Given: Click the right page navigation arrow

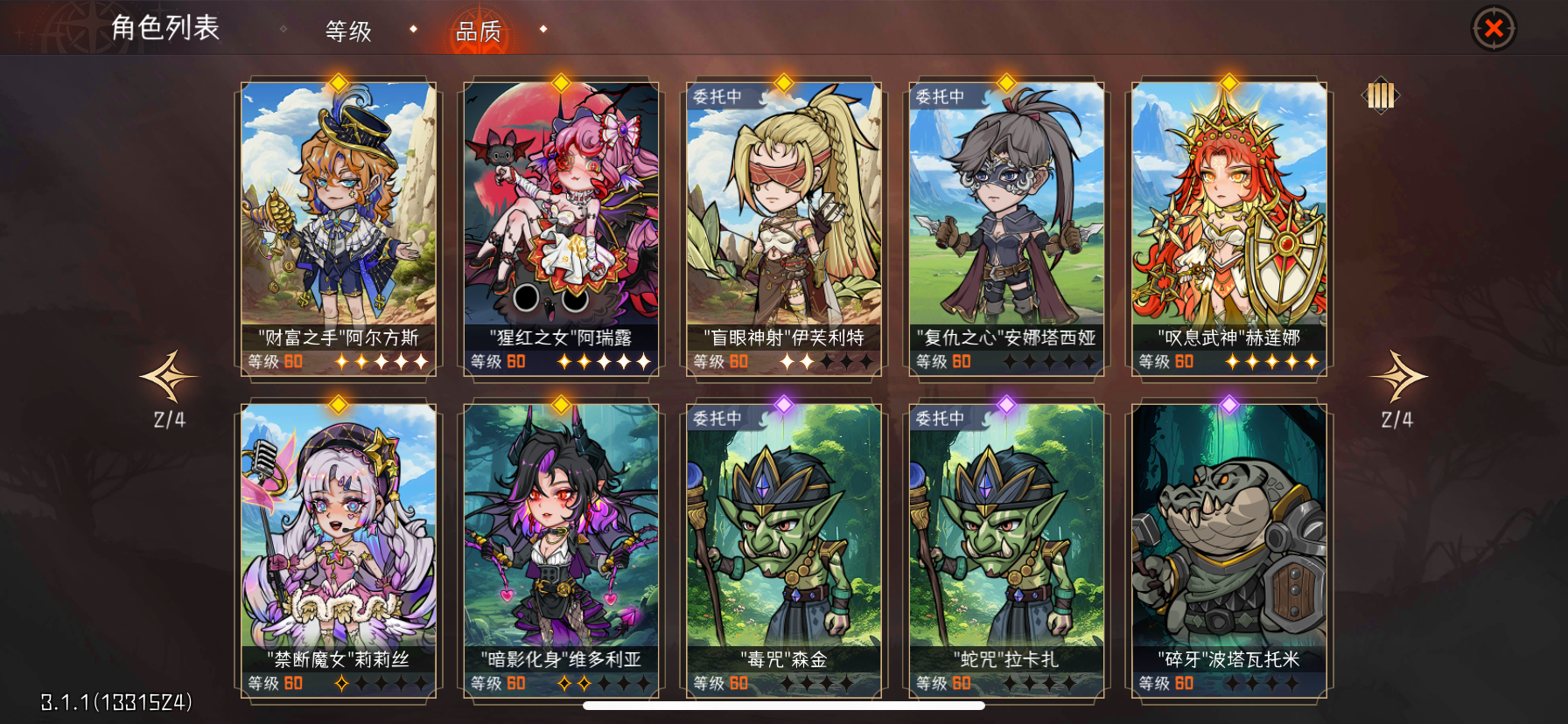Looking at the screenshot, I should tap(1399, 376).
